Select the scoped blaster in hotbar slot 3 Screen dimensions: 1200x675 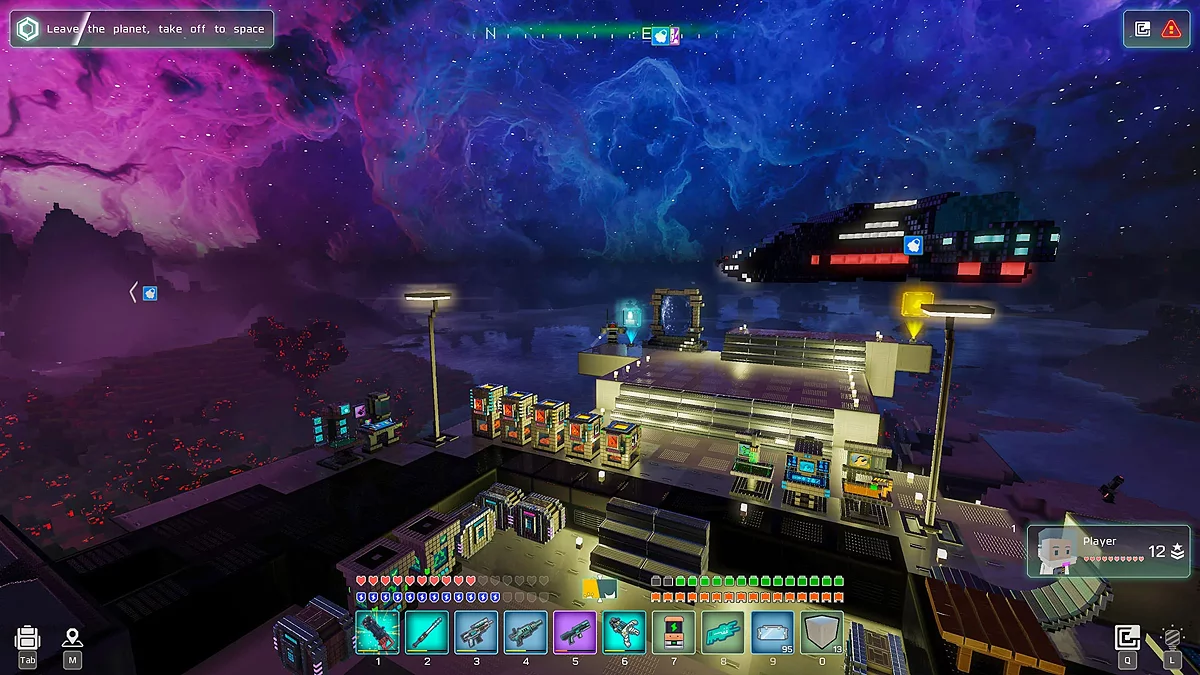click(476, 632)
